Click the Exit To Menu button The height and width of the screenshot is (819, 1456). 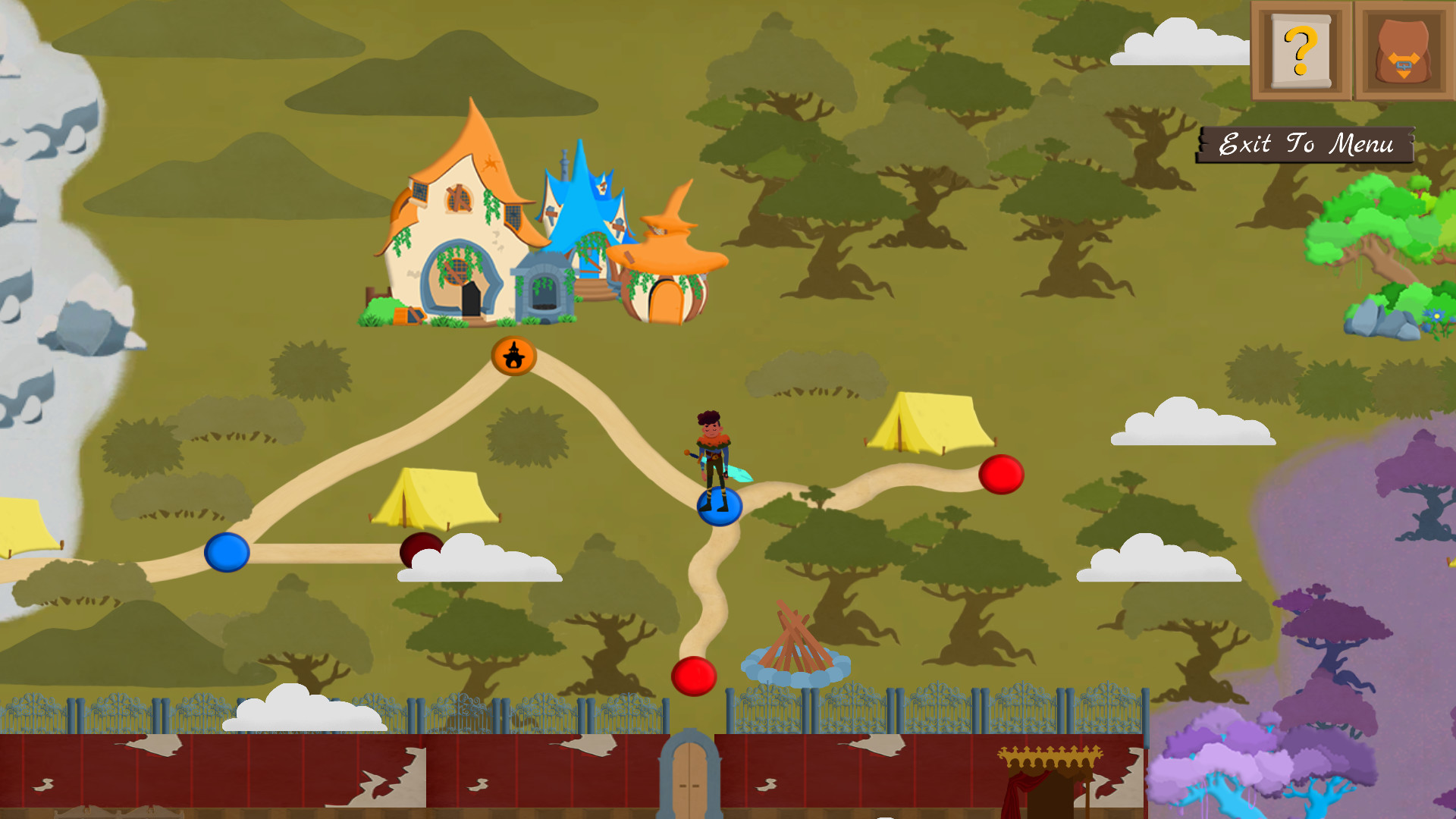pos(1306,144)
